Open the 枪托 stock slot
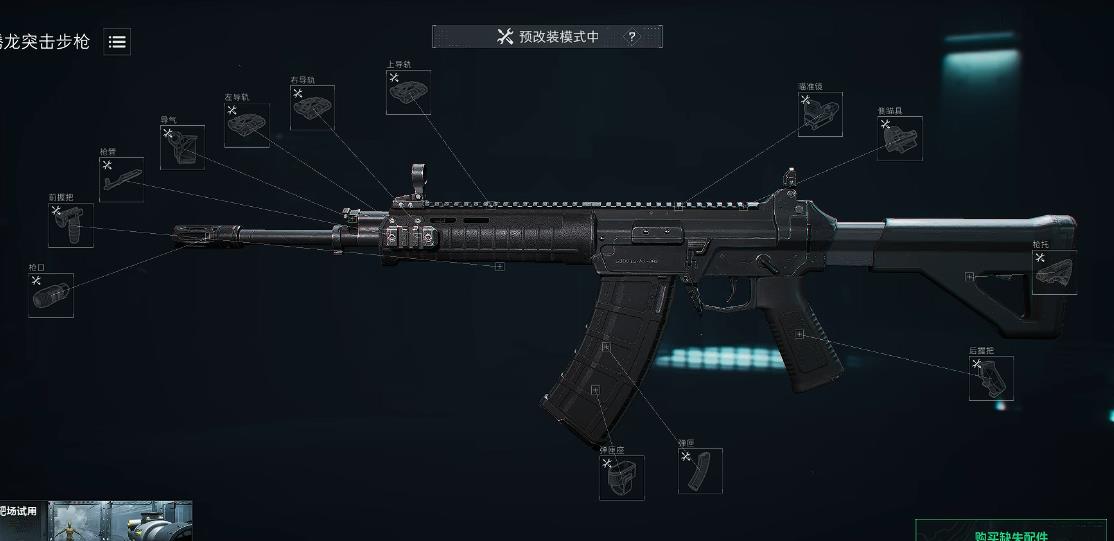The width and height of the screenshot is (1114, 541). pyautogui.click(x=1054, y=272)
